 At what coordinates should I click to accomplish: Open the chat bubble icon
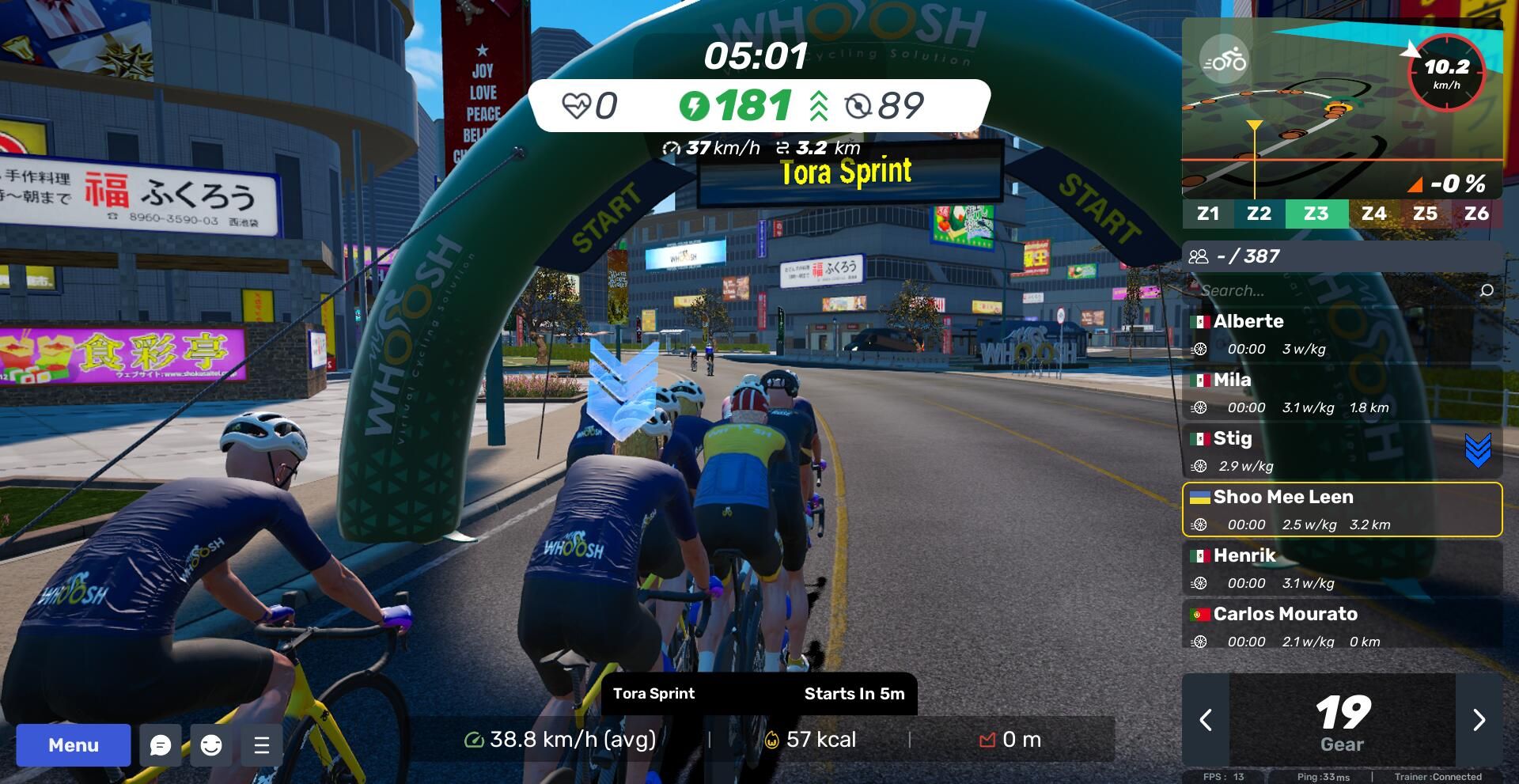click(161, 745)
